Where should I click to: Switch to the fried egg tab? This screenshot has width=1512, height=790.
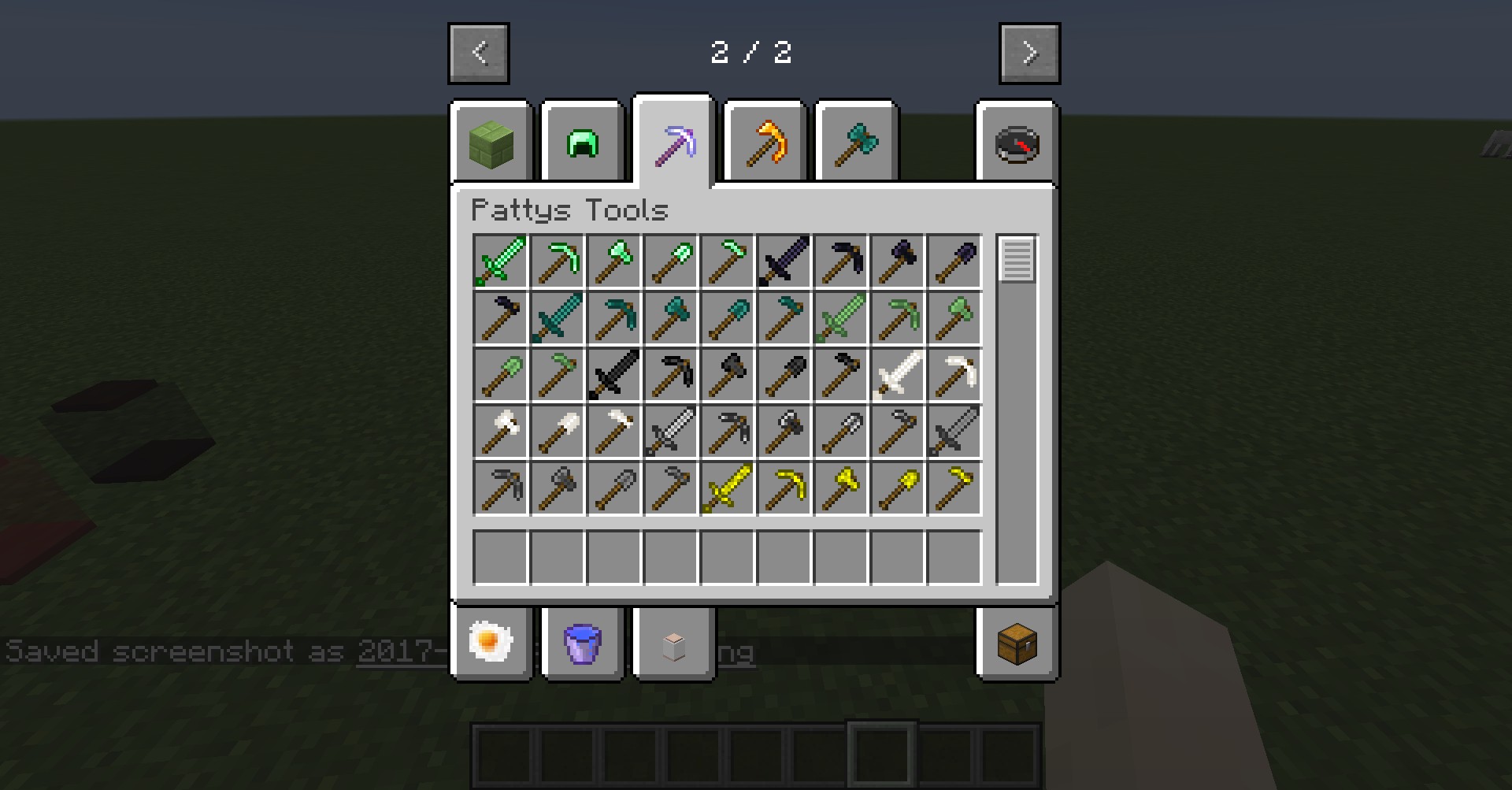coord(491,642)
